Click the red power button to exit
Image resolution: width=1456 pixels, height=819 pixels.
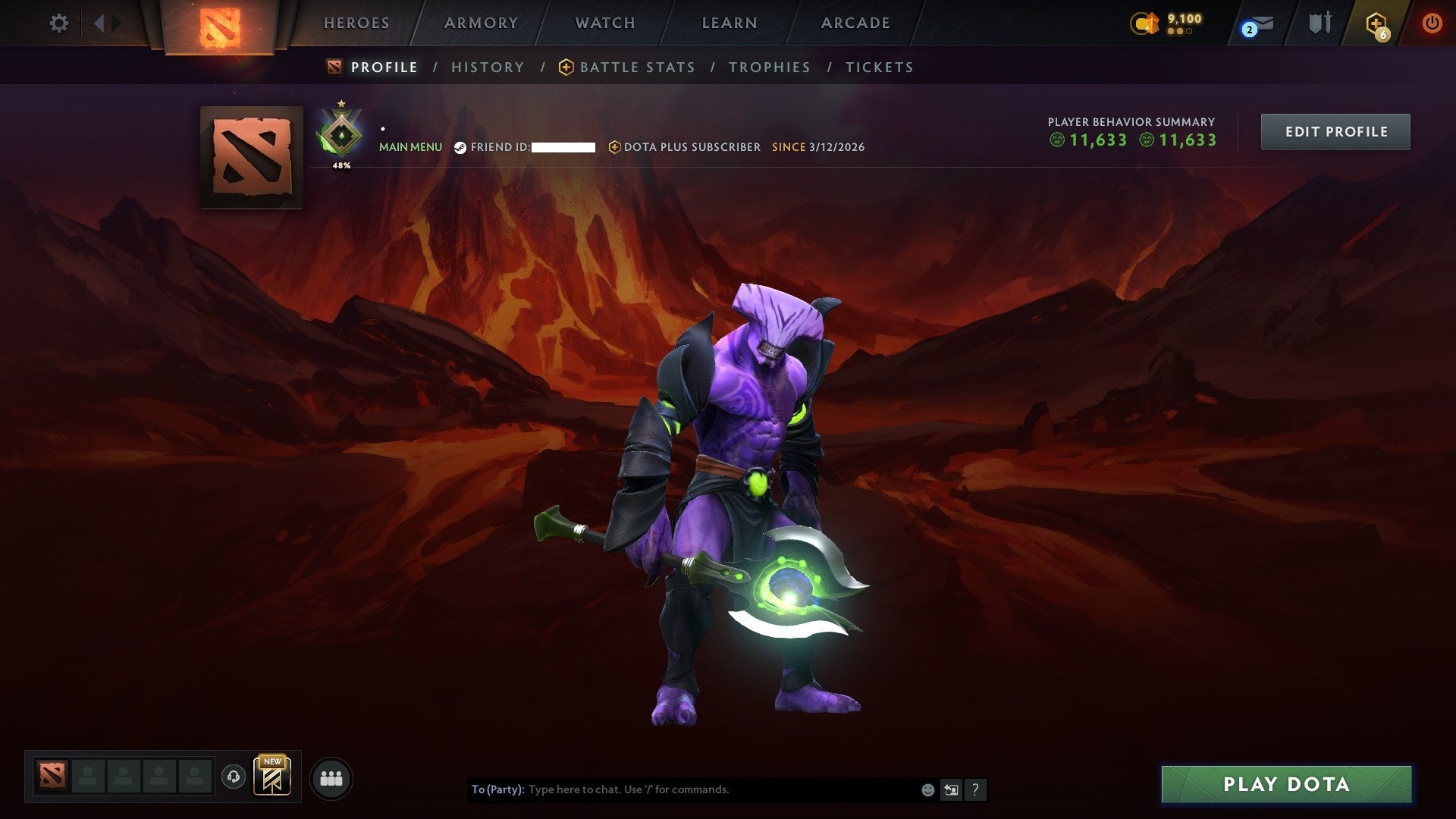tap(1432, 24)
